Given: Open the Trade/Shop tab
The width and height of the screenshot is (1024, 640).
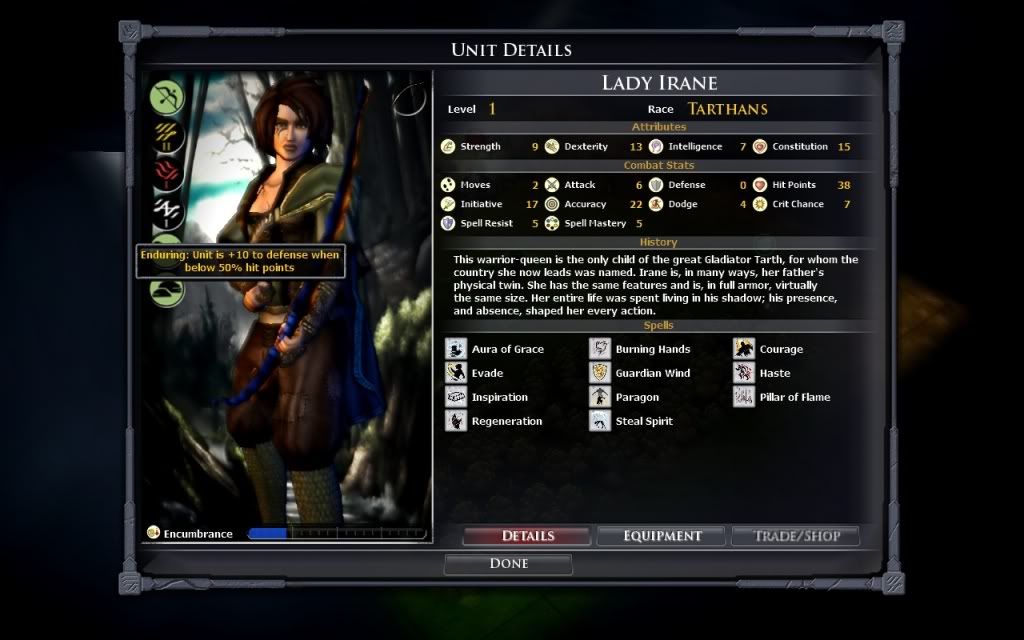Looking at the screenshot, I should (x=795, y=536).
